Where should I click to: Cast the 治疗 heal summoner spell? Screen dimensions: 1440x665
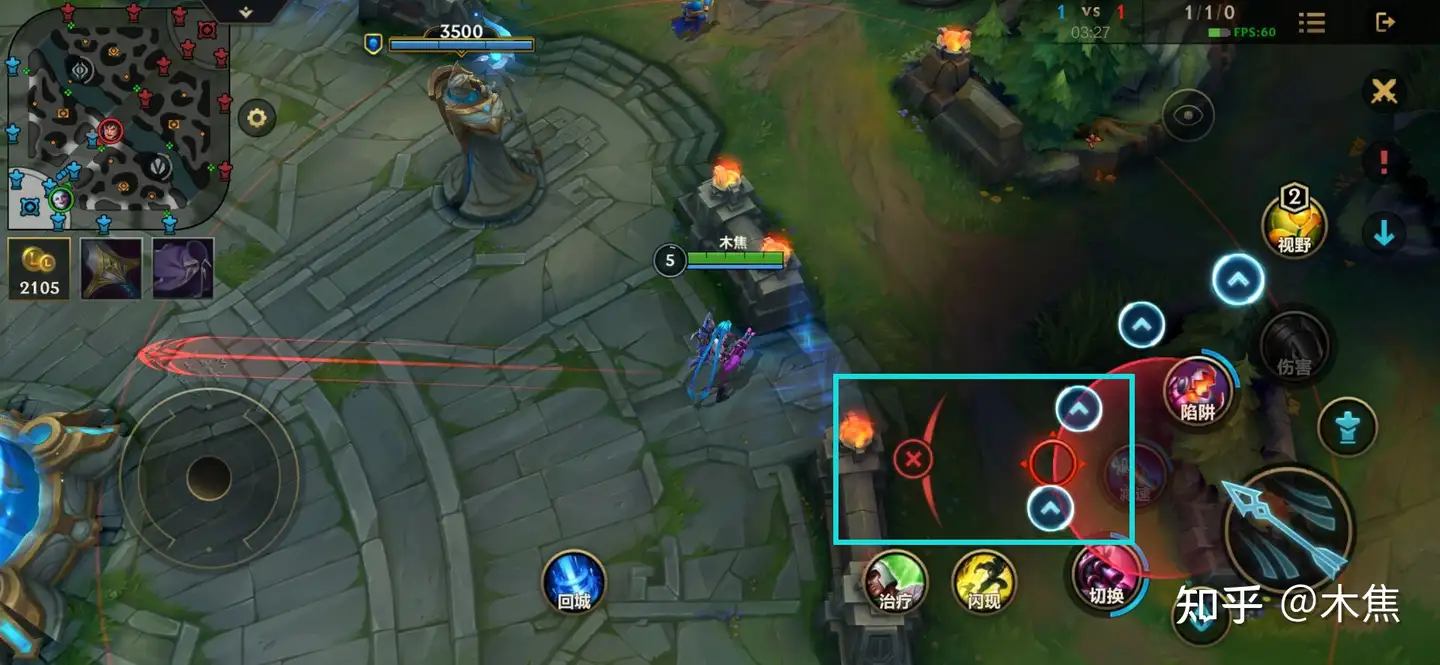[895, 582]
